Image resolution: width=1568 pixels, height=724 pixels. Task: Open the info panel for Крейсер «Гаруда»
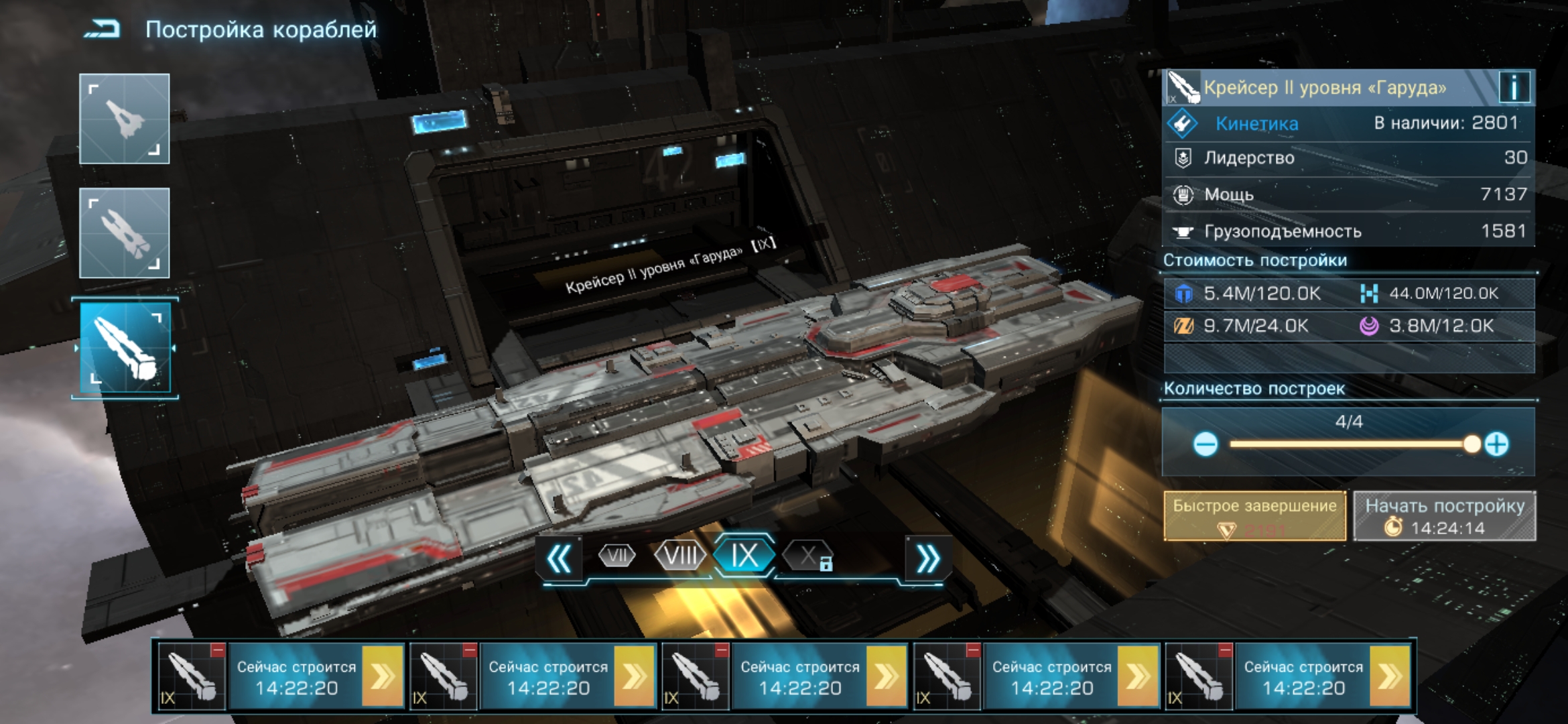point(1514,87)
